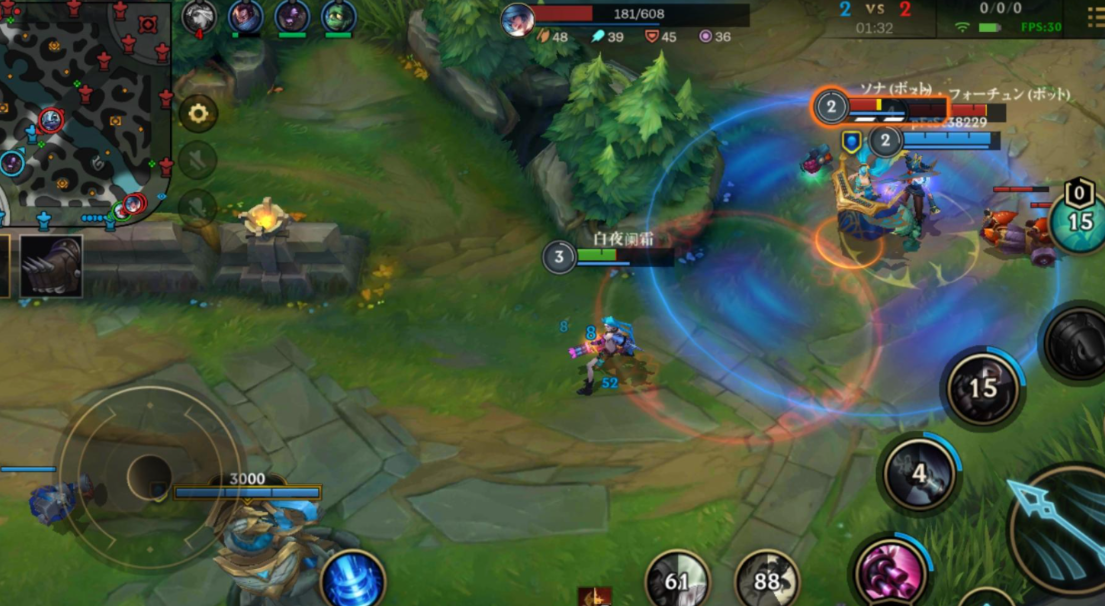The width and height of the screenshot is (1105, 606).
Task: Open settings with the gear icon
Action: click(198, 113)
